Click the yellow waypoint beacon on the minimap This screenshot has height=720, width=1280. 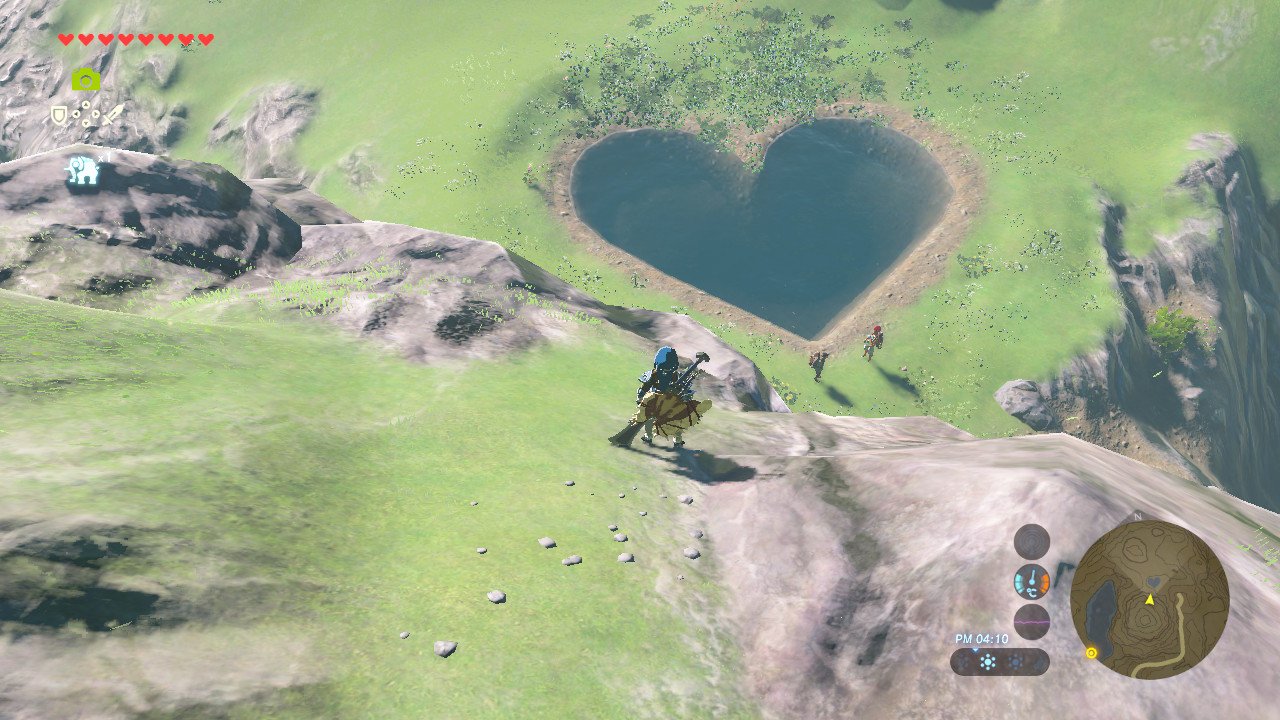(1091, 652)
